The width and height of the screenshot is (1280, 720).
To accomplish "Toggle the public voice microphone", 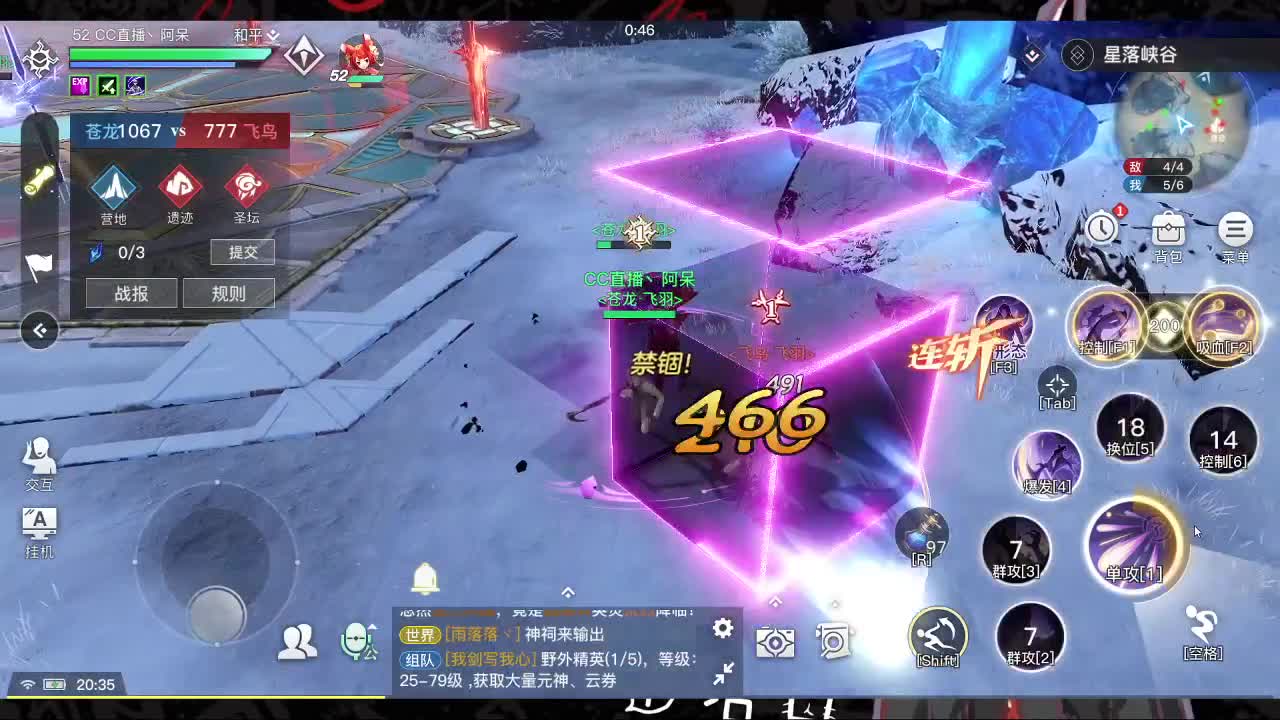I will tap(356, 640).
